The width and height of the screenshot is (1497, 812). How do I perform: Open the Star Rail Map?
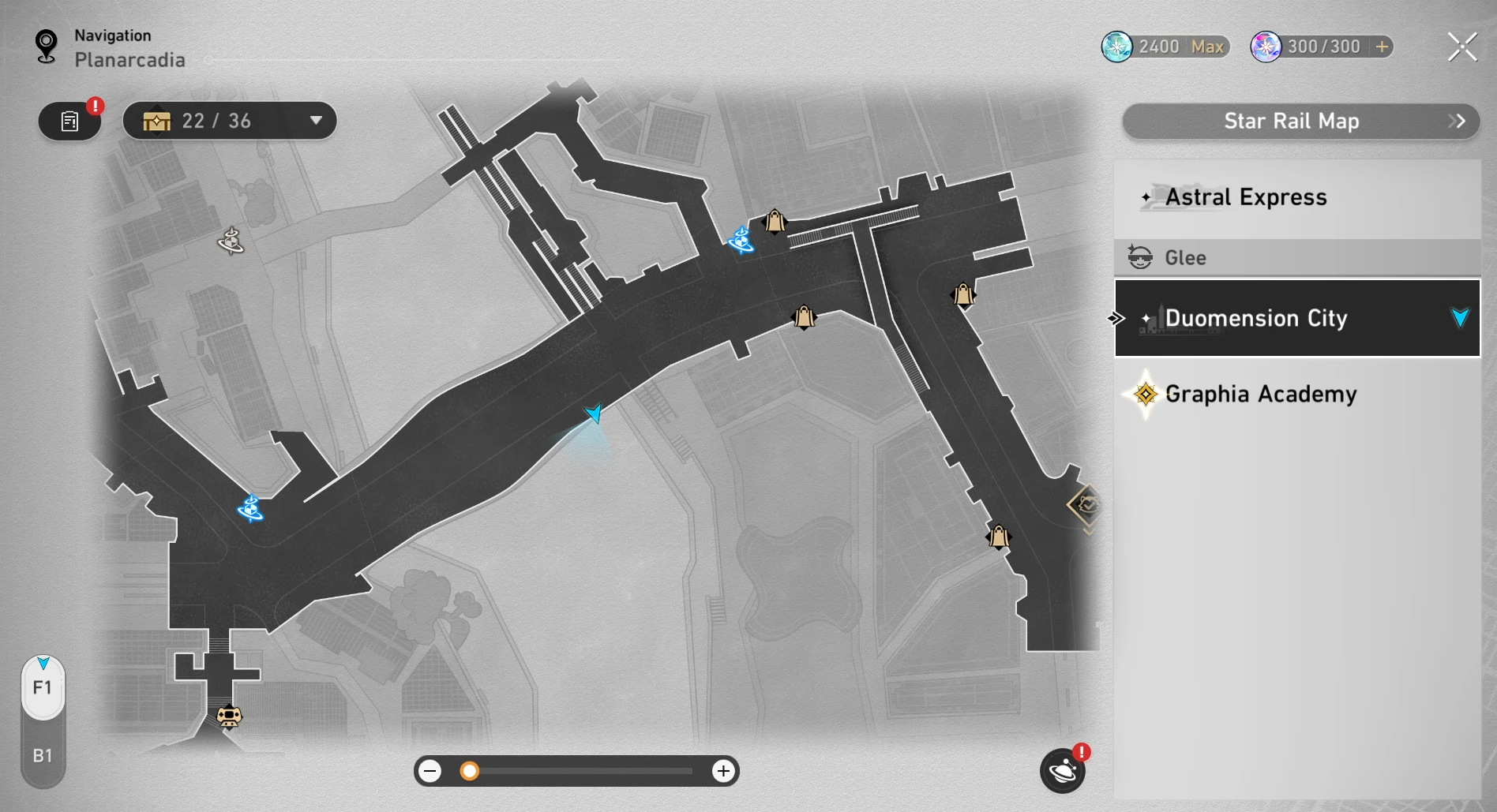1300,122
